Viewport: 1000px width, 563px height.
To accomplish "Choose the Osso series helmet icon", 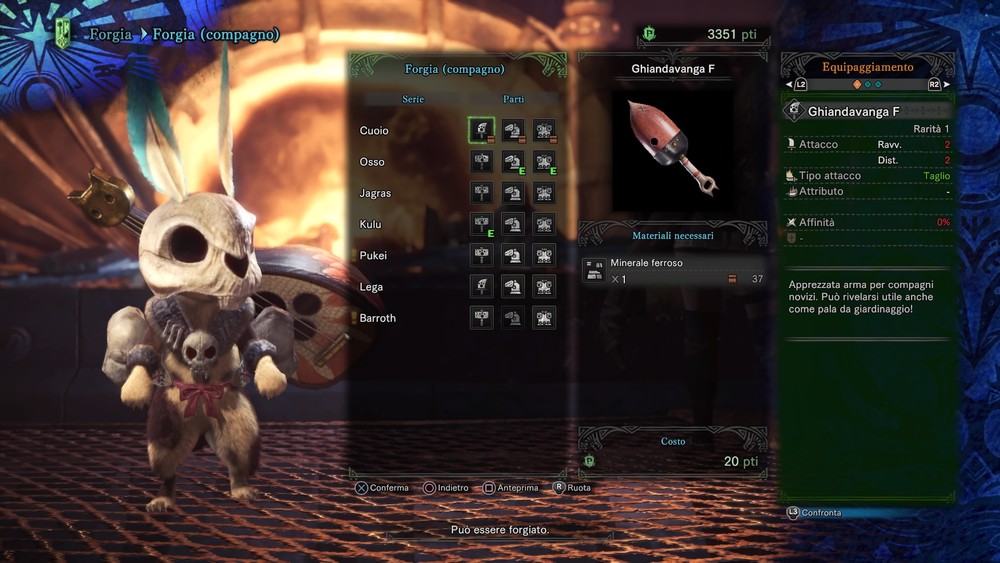I will click(513, 162).
